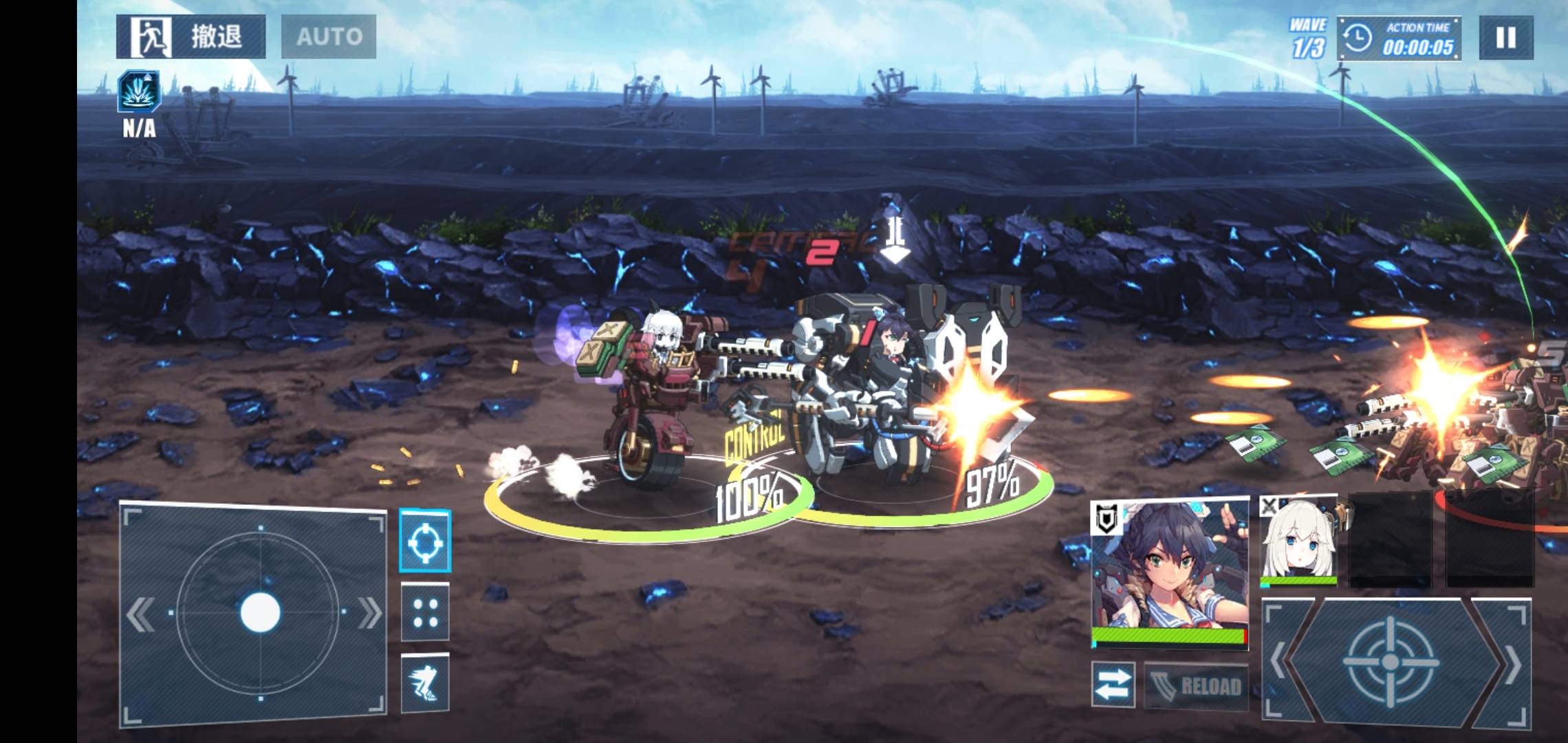
Task: Activate the N/A team skill icon
Action: coord(139,91)
